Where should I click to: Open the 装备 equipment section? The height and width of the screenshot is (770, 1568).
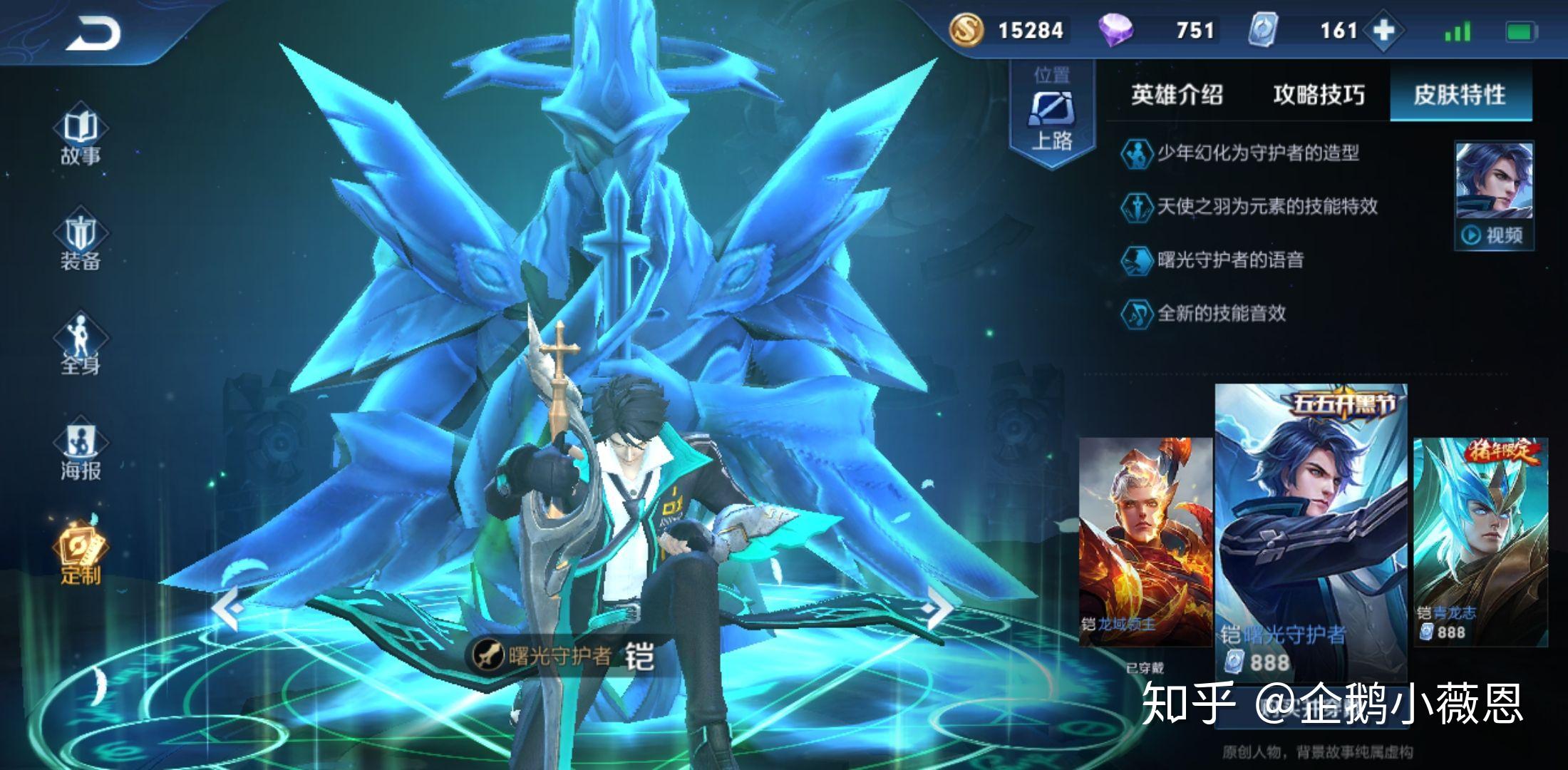tap(81, 242)
